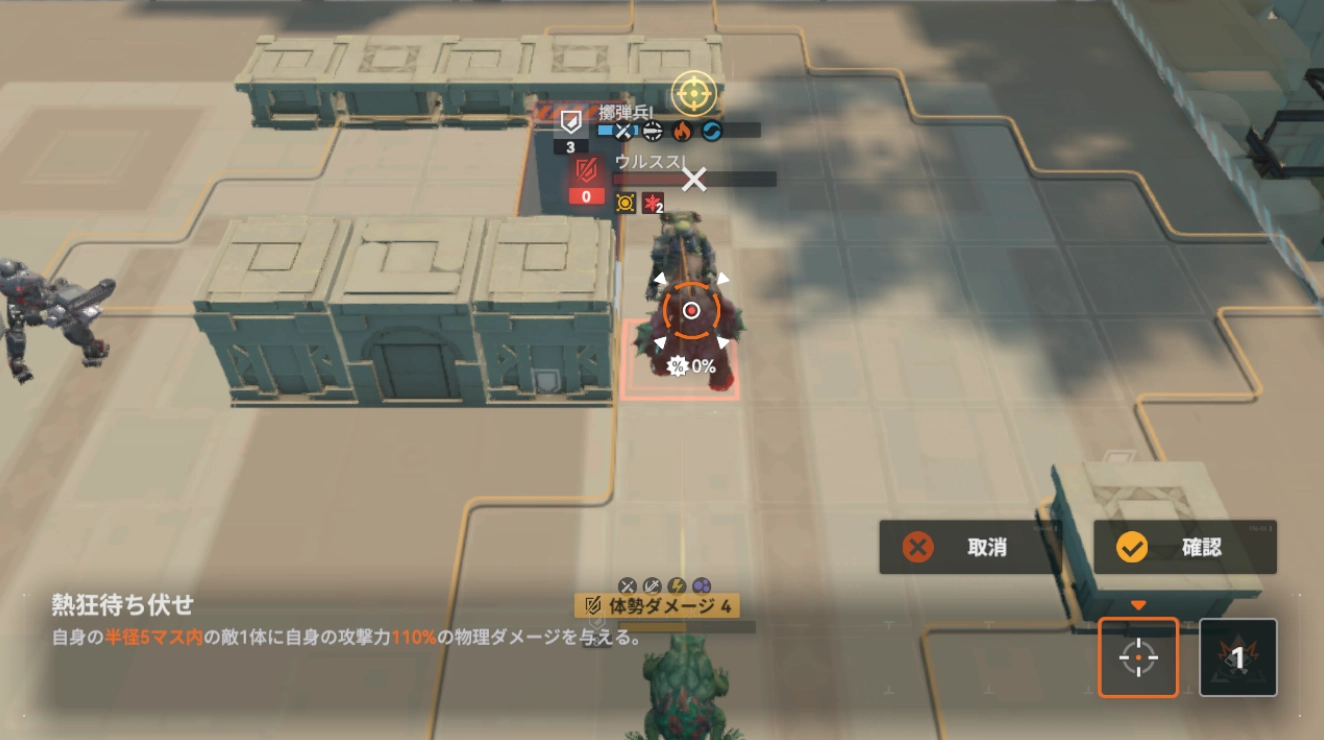This screenshot has width=1324, height=740.
Task: Click the grenade round icon on the enemy bar
Action: [x=652, y=130]
